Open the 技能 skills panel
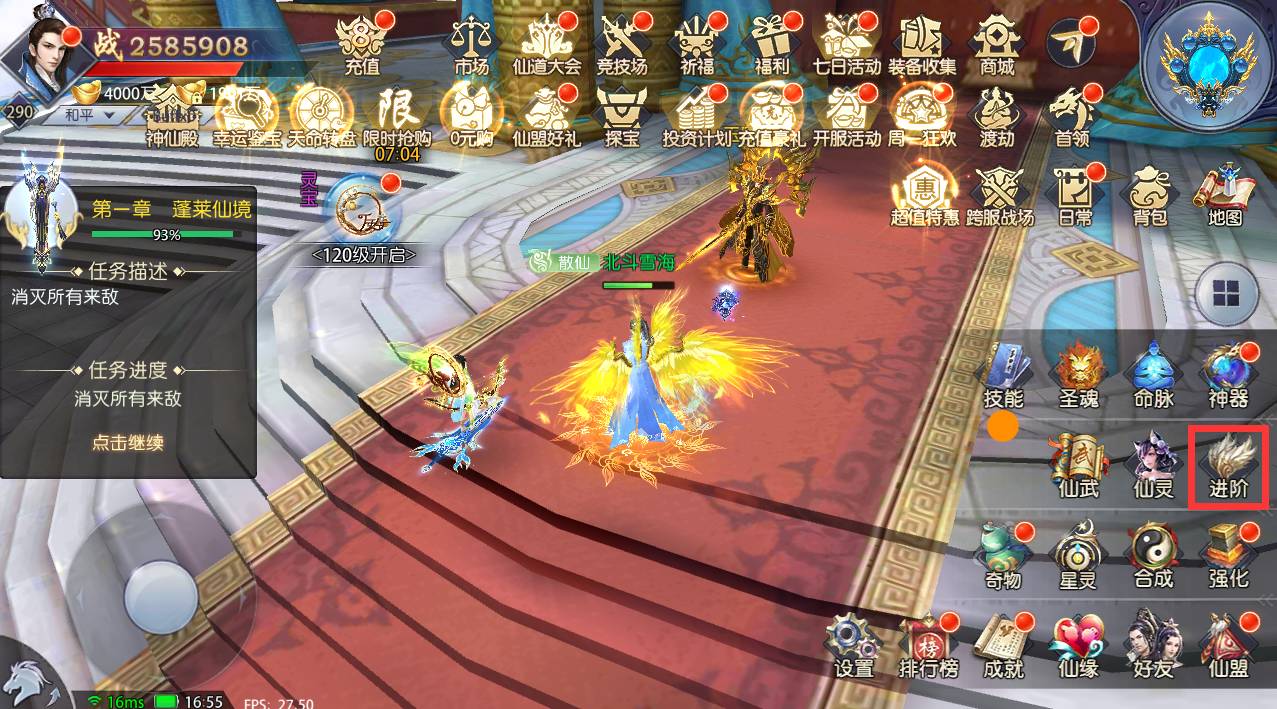The width and height of the screenshot is (1277, 709). (x=1003, y=375)
